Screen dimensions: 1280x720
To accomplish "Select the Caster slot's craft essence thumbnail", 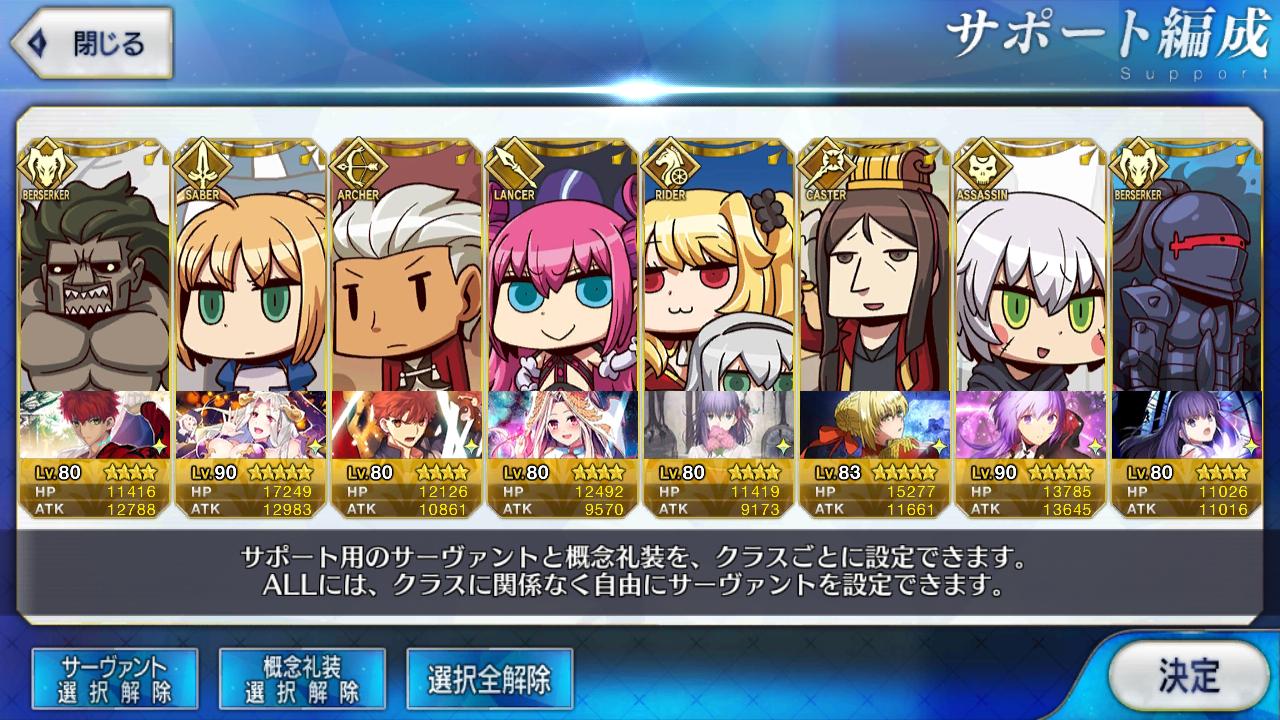I will (x=874, y=424).
